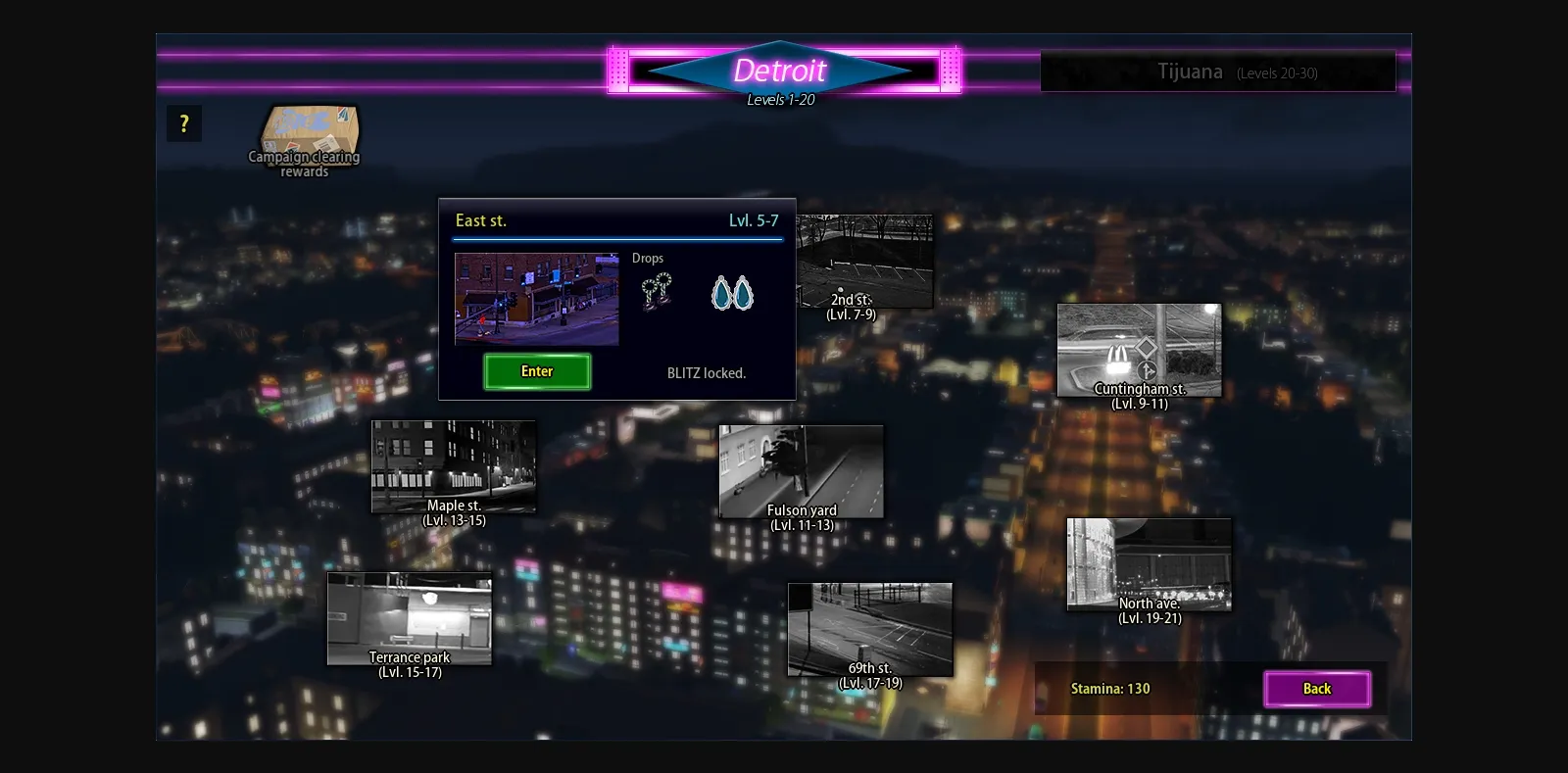Image resolution: width=1568 pixels, height=773 pixels.
Task: Inspect the first earrings drop item
Action: (658, 291)
